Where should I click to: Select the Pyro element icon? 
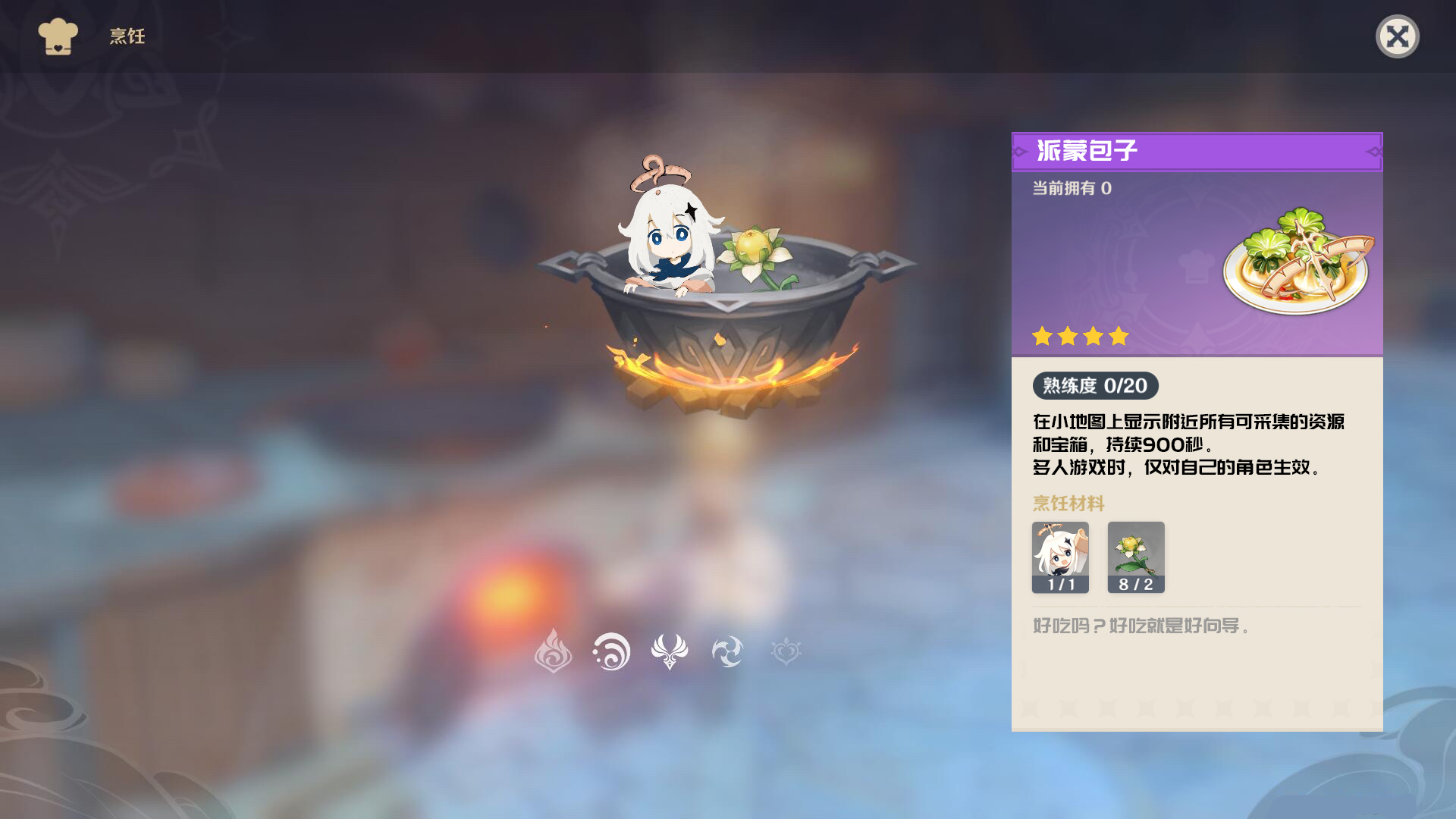click(x=555, y=651)
